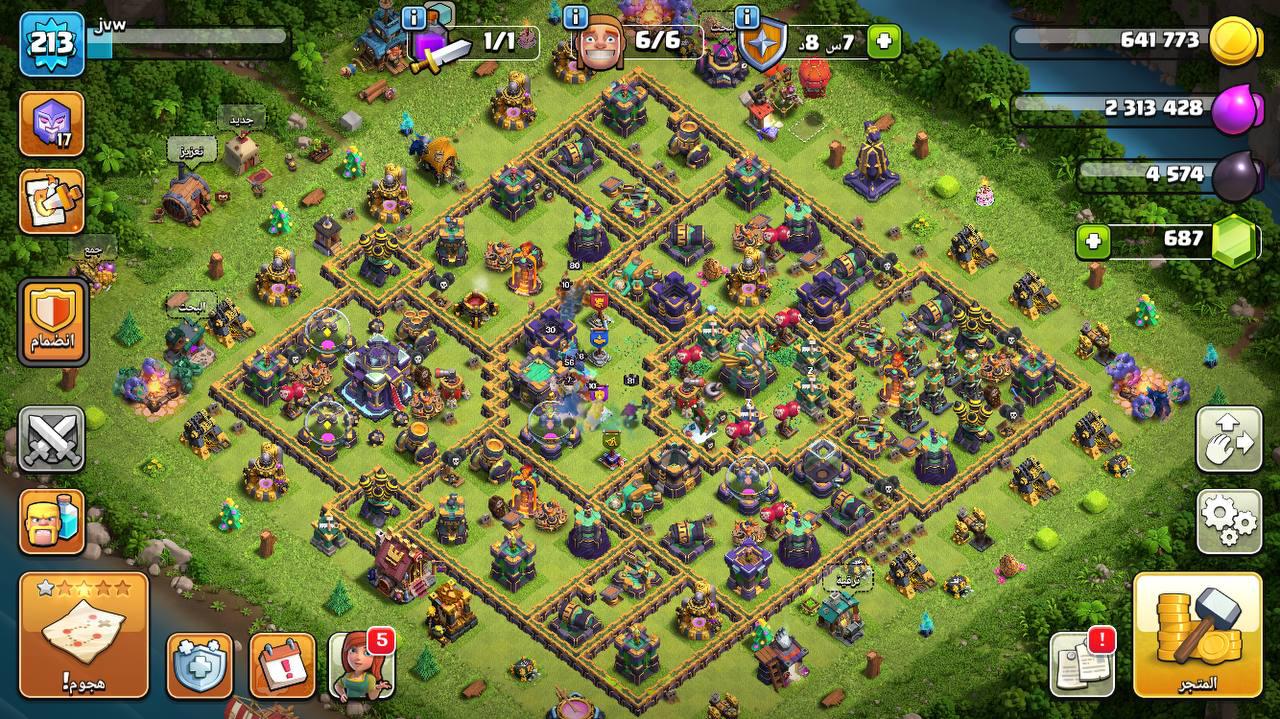Open the layout editor hand button

click(x=1228, y=438)
